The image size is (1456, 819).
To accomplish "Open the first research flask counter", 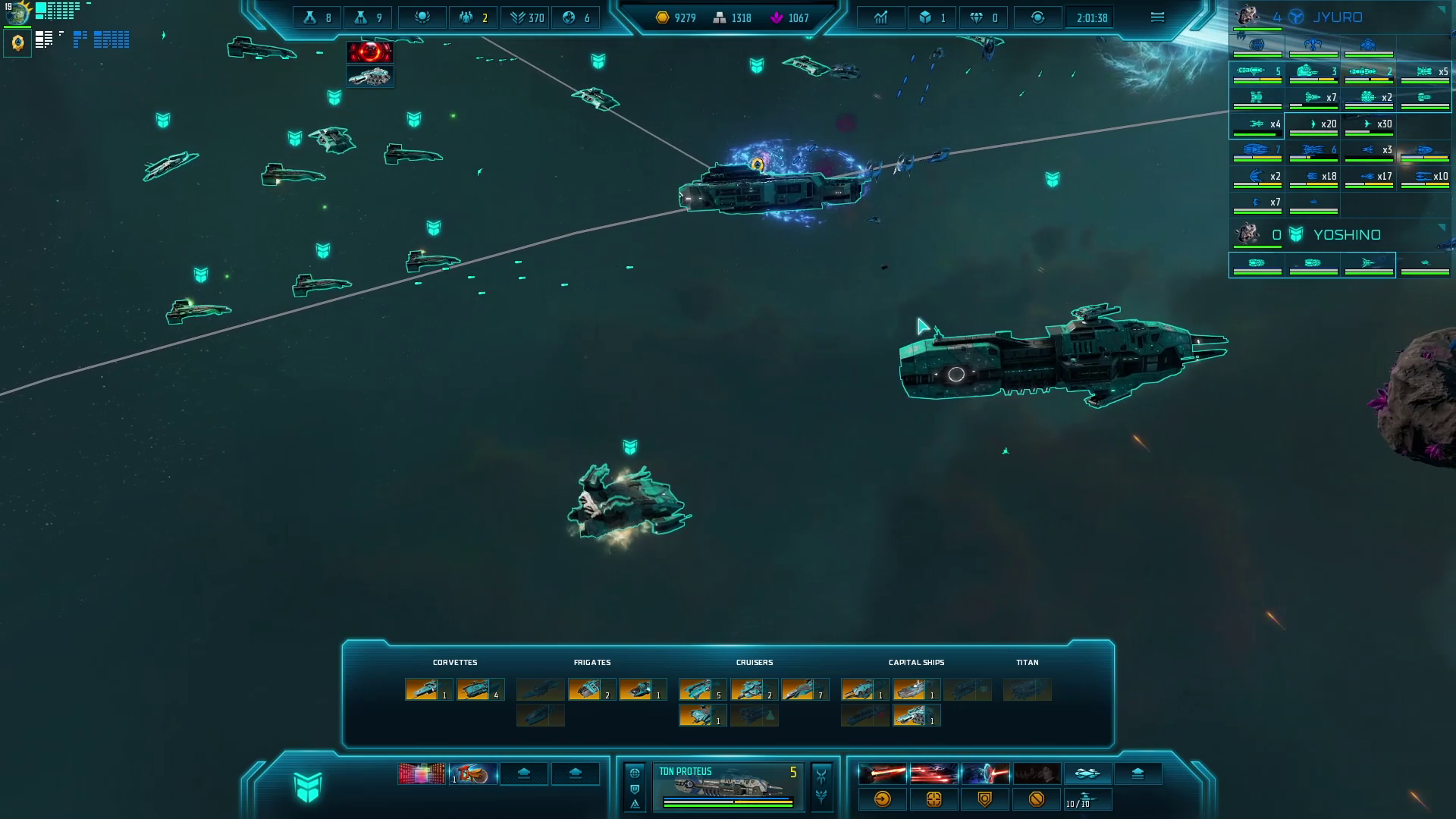I will point(317,17).
